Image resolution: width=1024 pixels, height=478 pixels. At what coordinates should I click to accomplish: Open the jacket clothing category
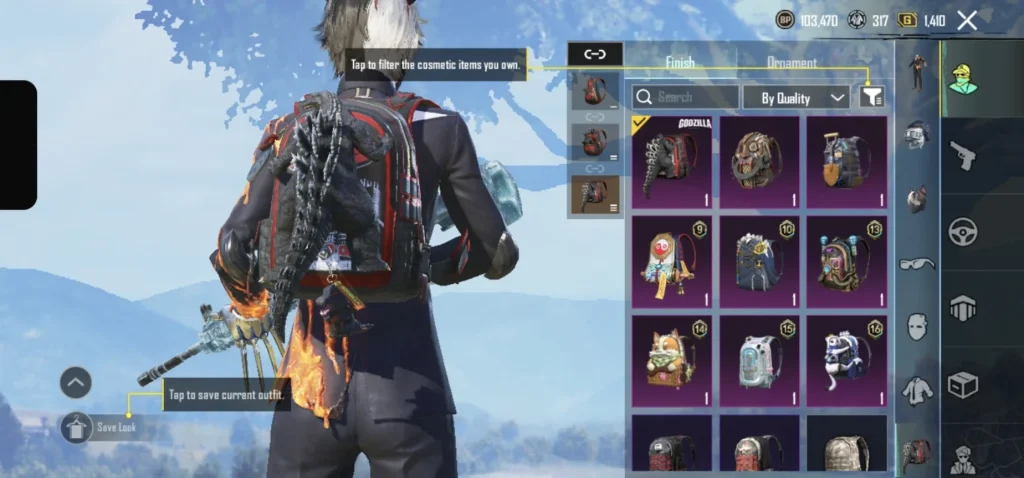pyautogui.click(x=917, y=390)
